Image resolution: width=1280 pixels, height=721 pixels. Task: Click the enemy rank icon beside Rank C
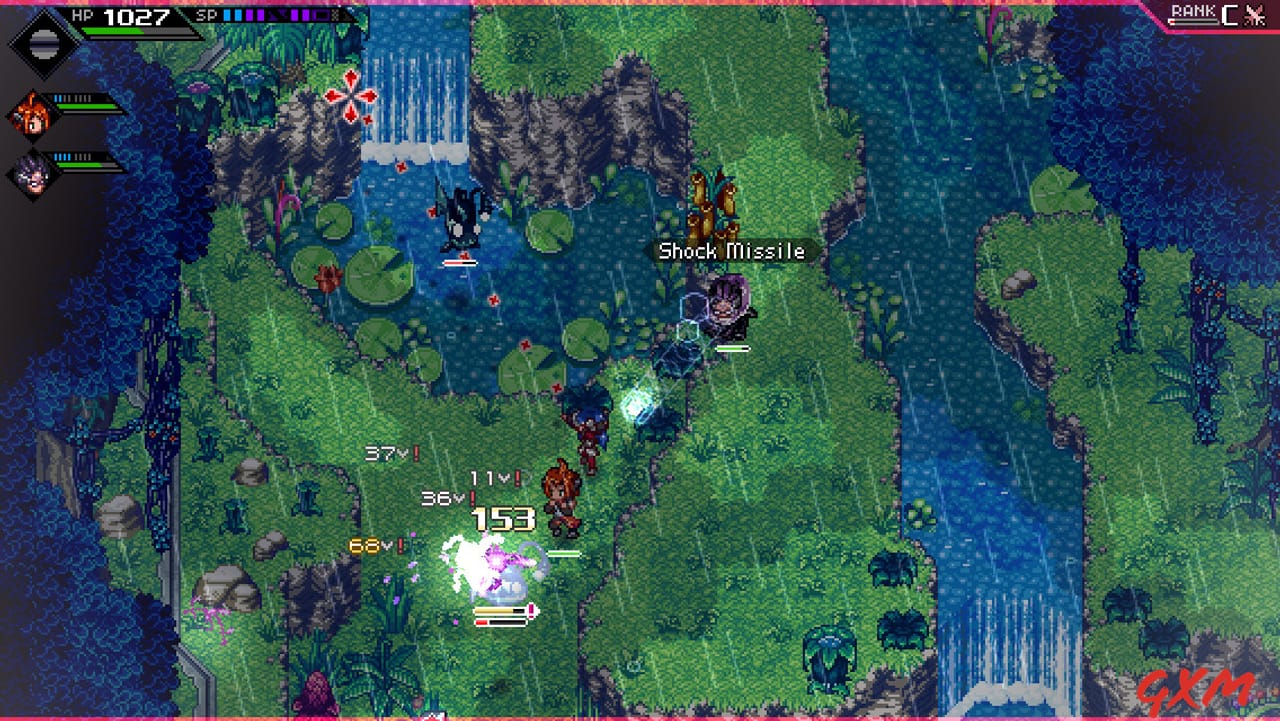click(x=1254, y=15)
